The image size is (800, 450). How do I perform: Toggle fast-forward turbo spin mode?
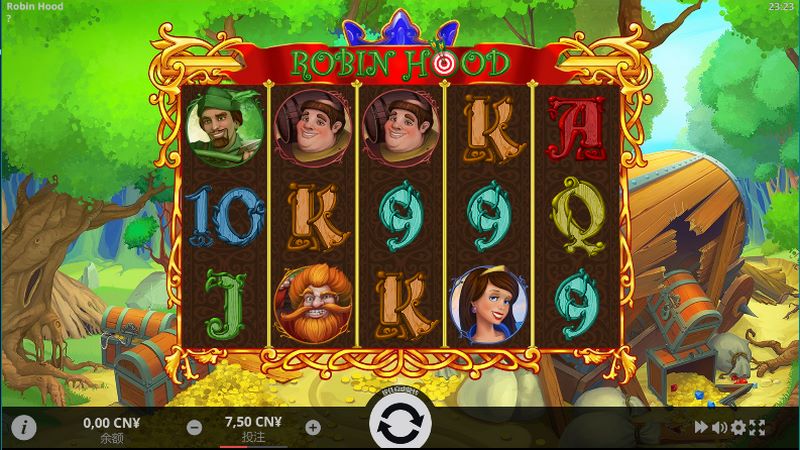tap(702, 428)
